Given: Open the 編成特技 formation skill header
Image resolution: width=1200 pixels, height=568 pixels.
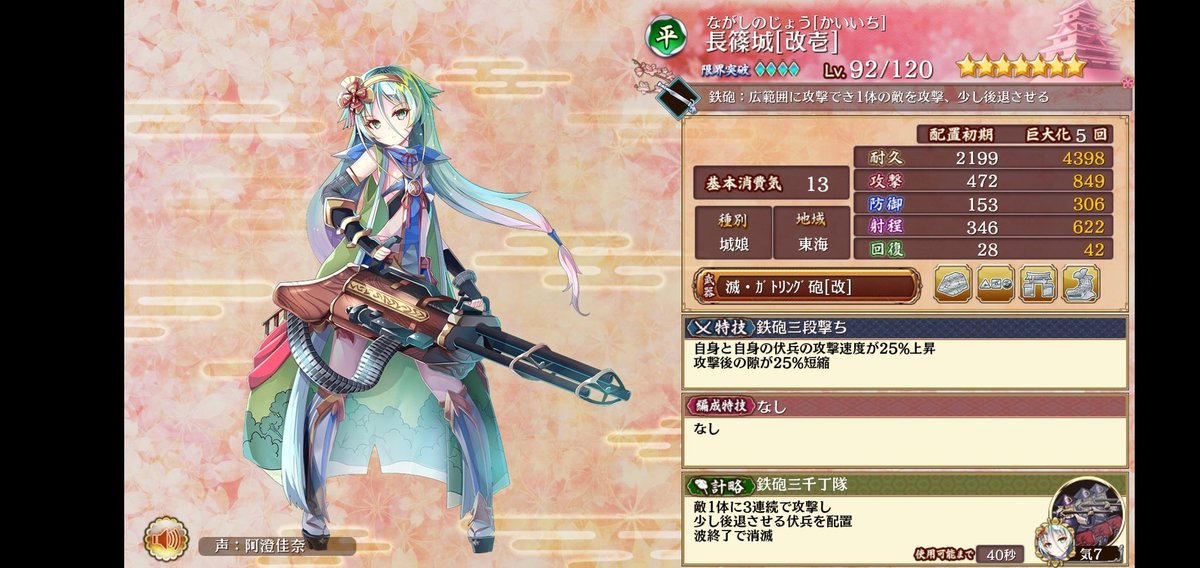Looking at the screenshot, I should pyautogui.click(x=904, y=405).
